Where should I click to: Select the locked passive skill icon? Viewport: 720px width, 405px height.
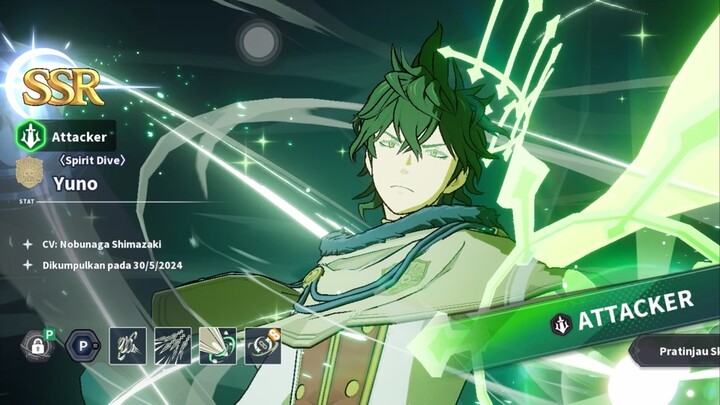tap(37, 346)
